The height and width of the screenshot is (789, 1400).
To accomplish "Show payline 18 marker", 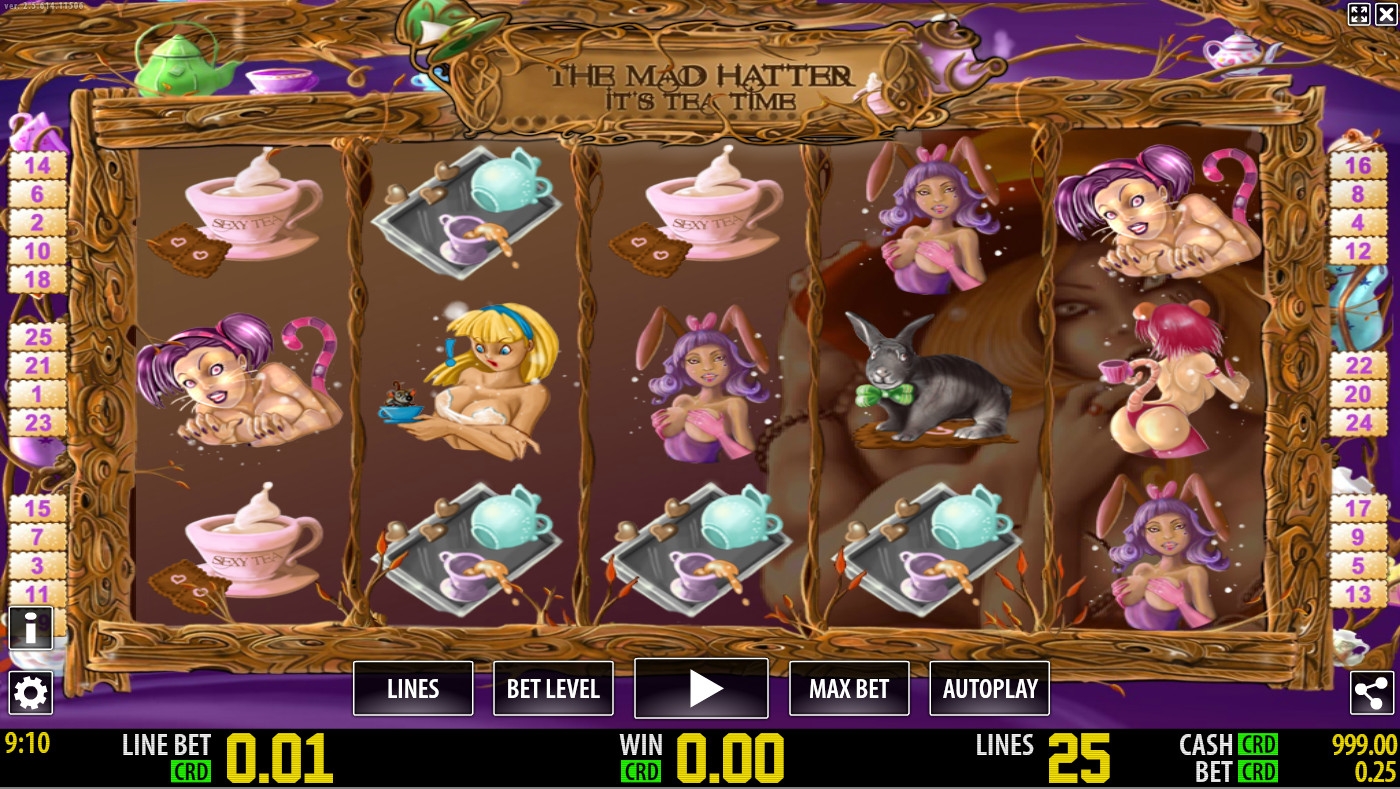I will click(x=37, y=279).
